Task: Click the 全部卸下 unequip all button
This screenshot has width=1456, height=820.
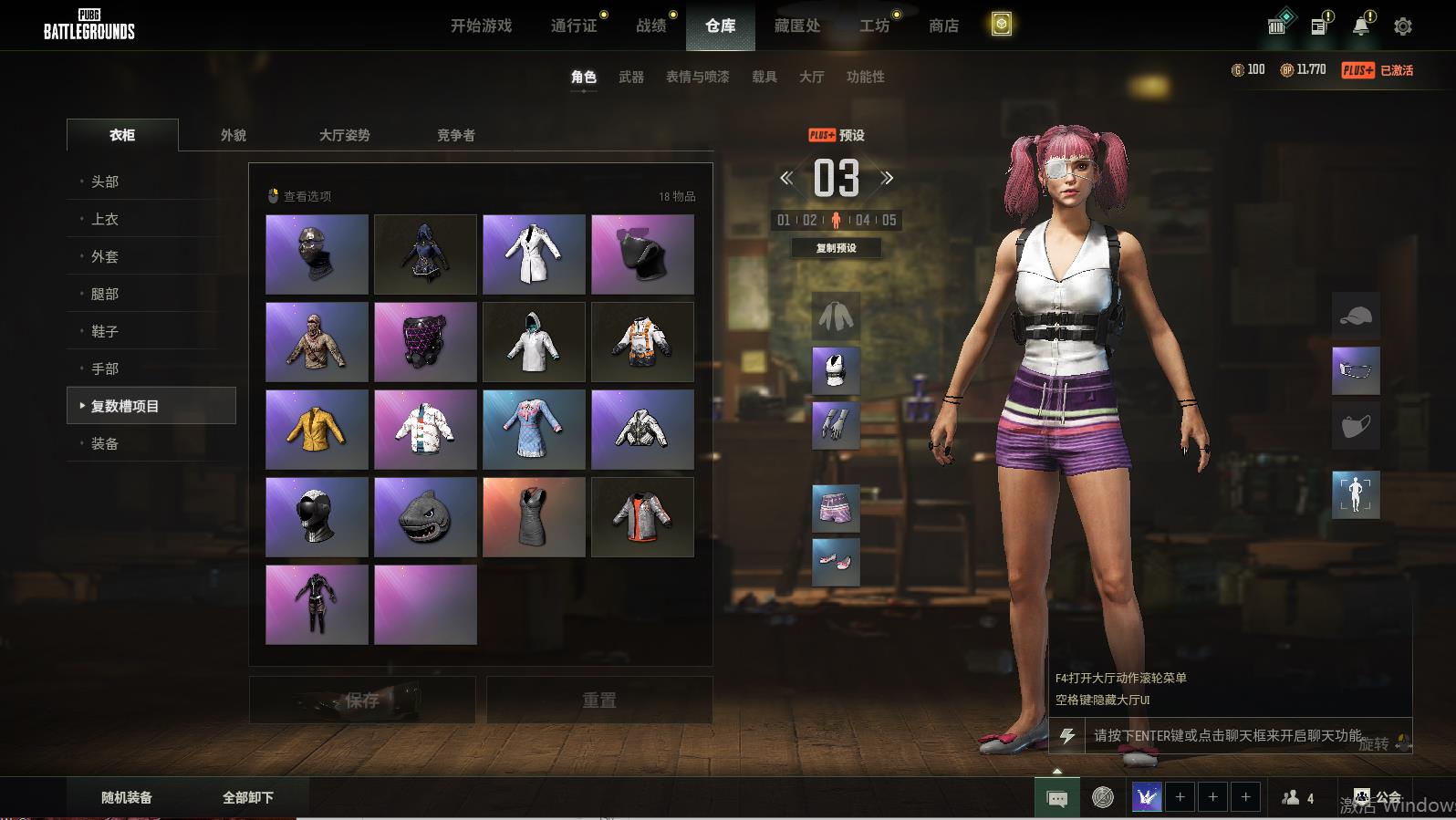Action: click(x=248, y=797)
